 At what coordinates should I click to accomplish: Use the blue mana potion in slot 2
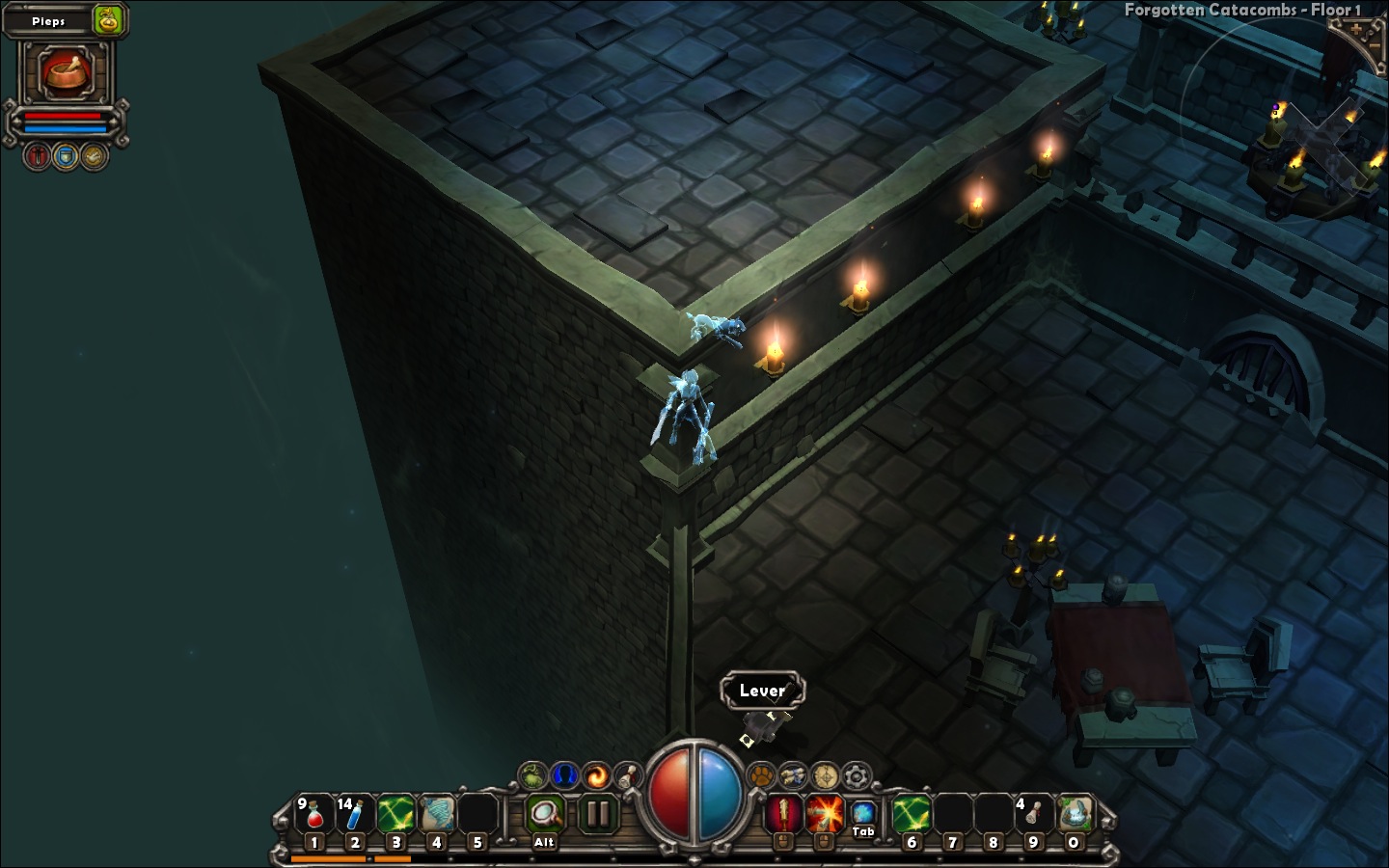click(x=354, y=816)
